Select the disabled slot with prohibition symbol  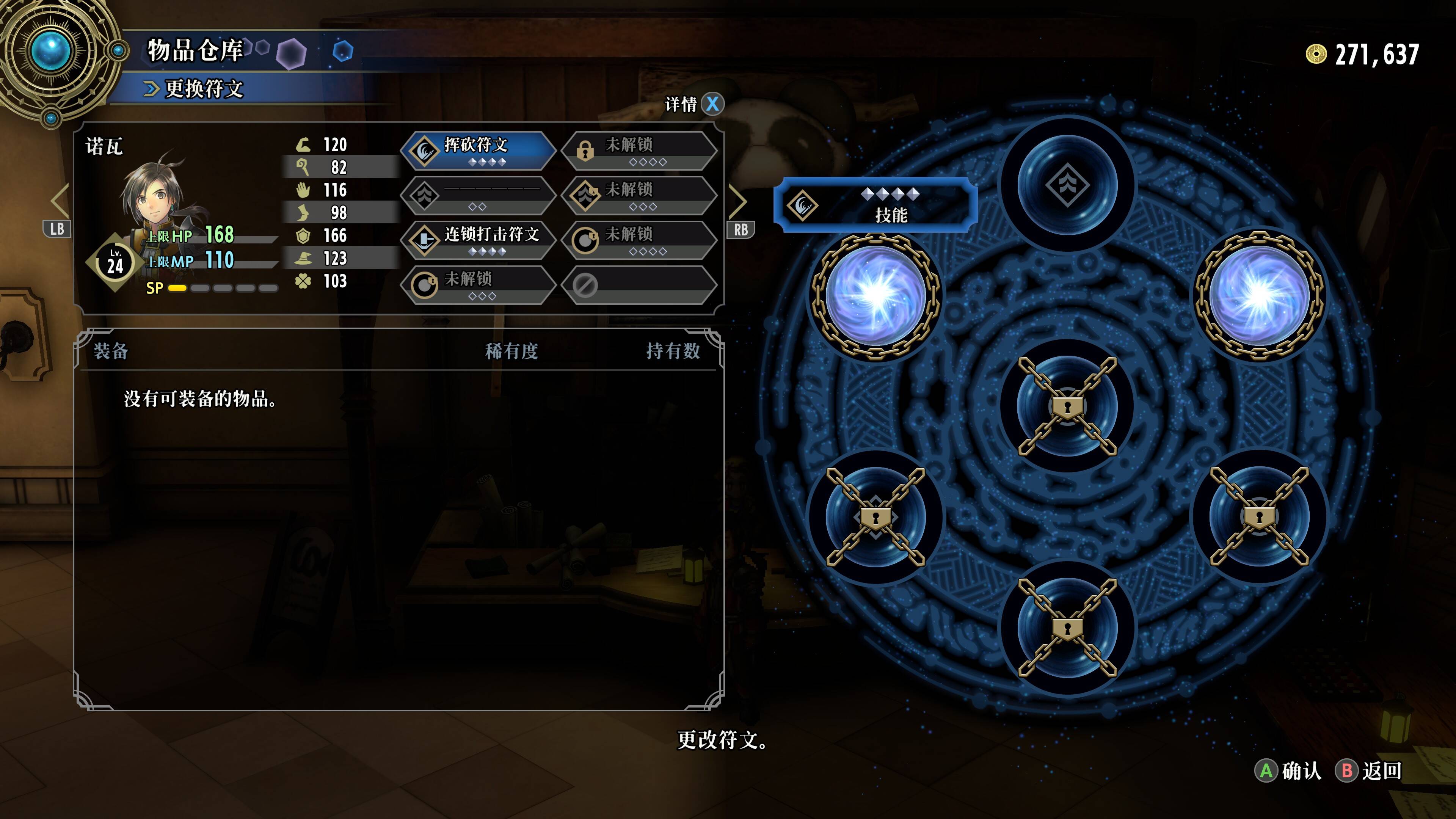click(x=639, y=285)
